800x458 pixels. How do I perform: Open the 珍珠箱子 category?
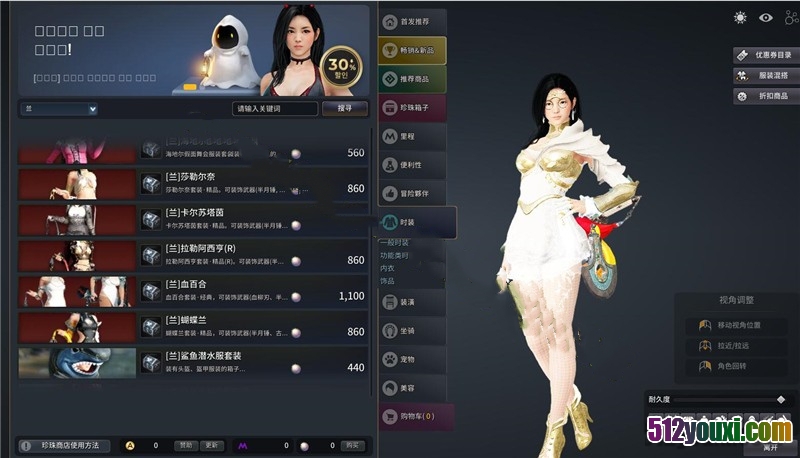(x=412, y=107)
